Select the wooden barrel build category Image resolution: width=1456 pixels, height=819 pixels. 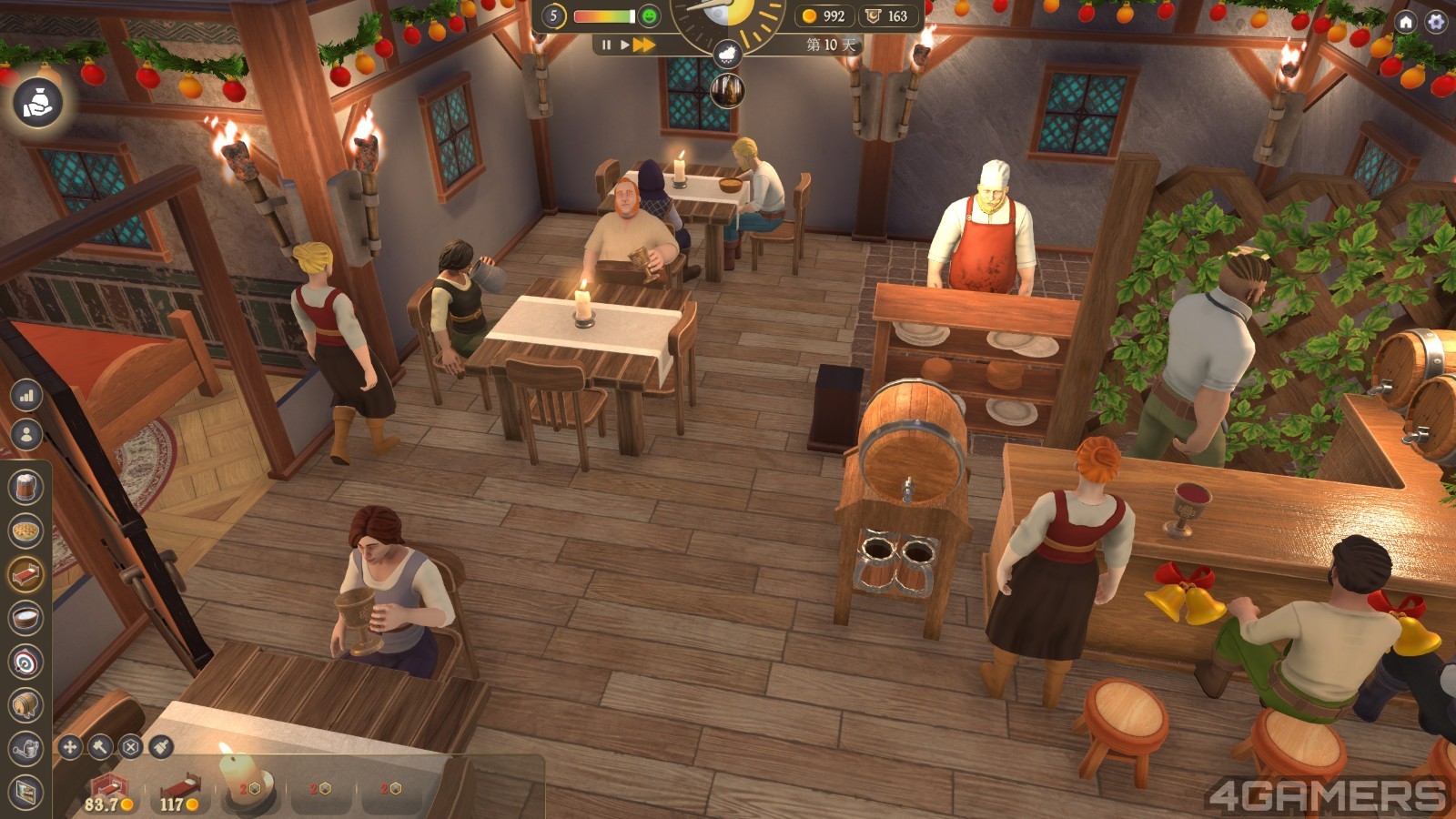[x=26, y=704]
